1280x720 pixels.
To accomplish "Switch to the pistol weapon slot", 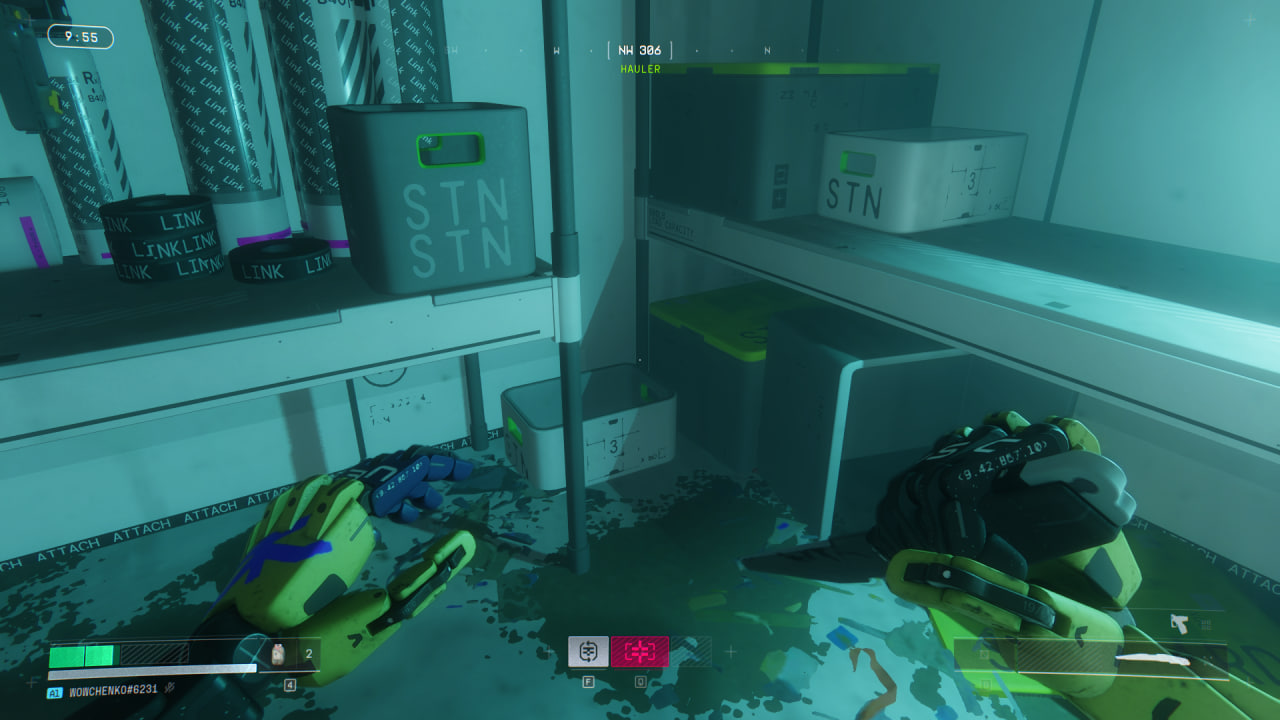I will (x=1180, y=625).
